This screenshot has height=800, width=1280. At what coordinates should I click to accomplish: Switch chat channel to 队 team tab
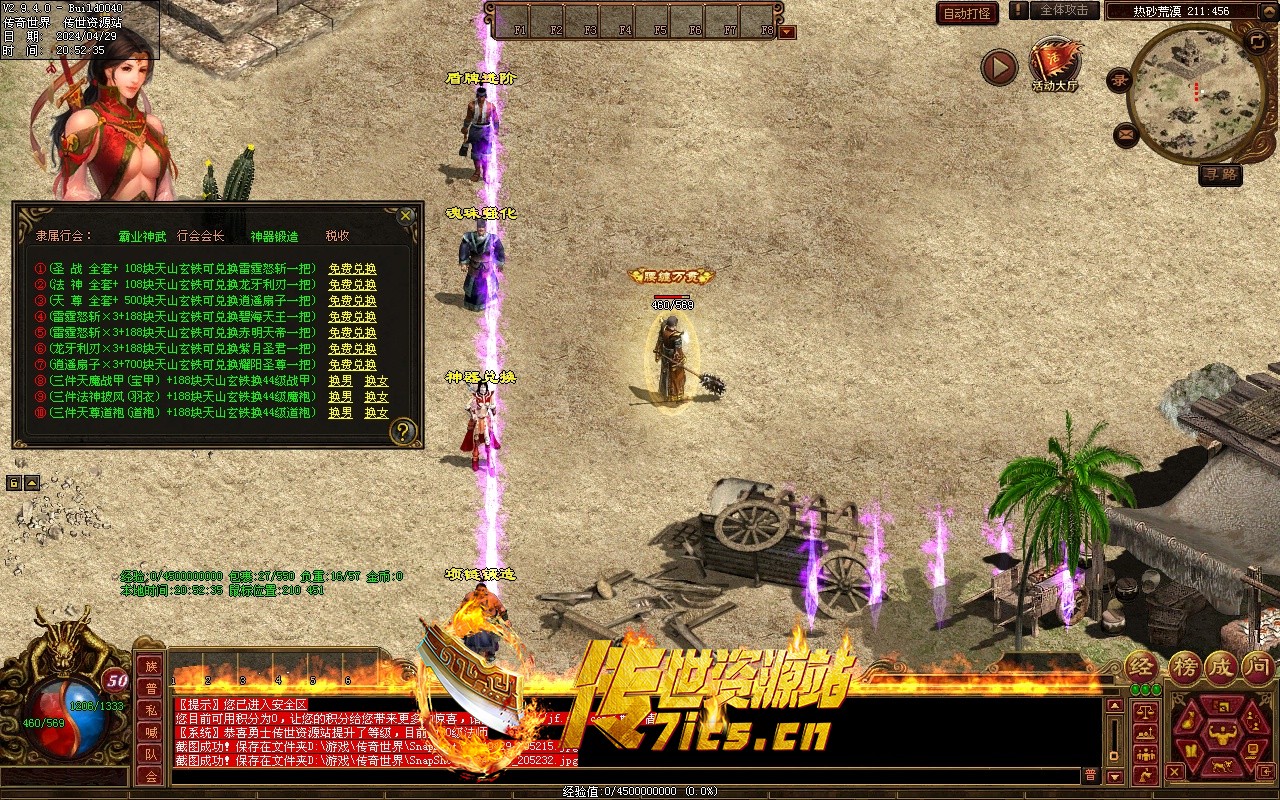tap(150, 754)
